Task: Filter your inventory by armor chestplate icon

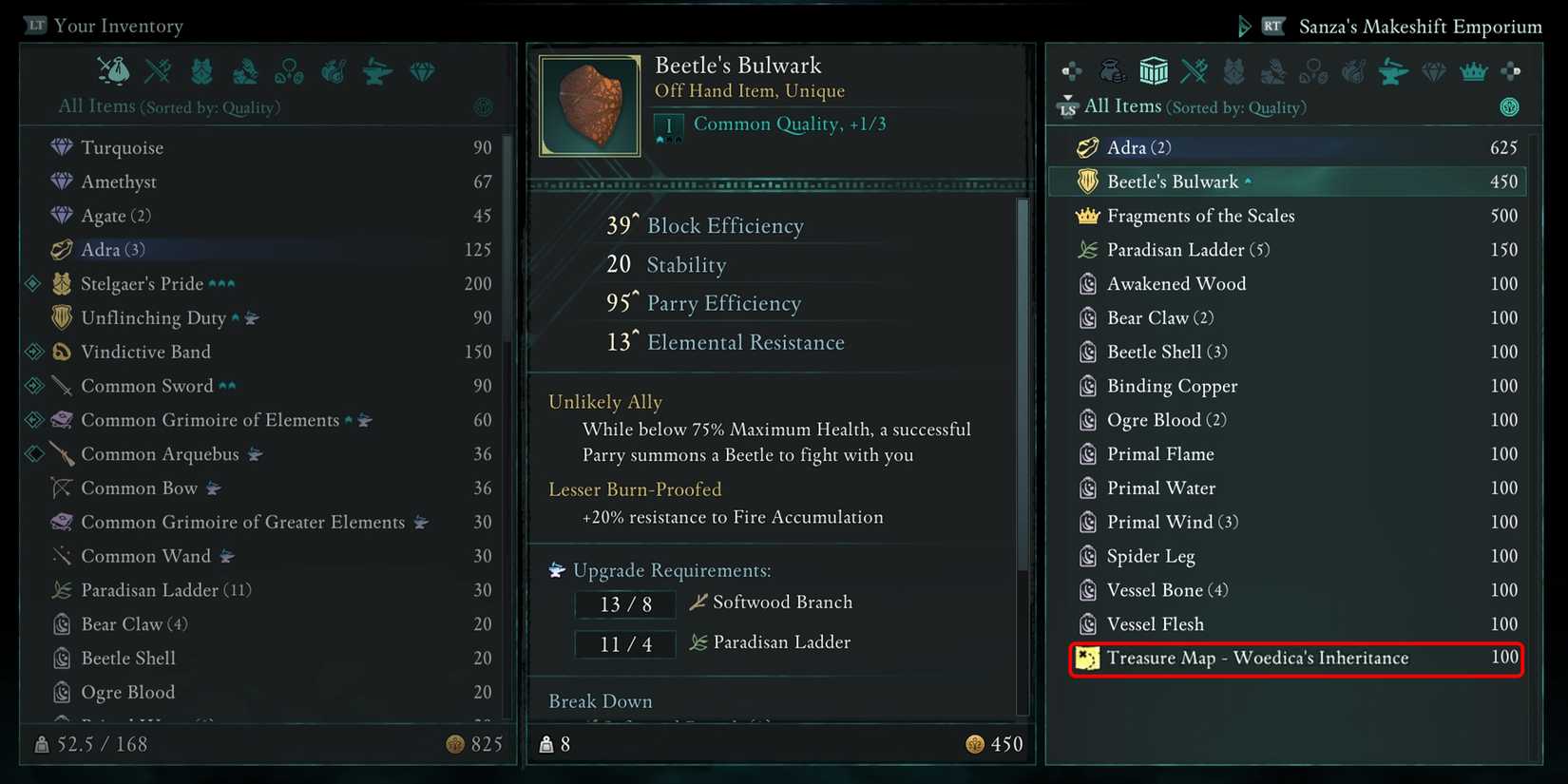Action: [x=201, y=70]
